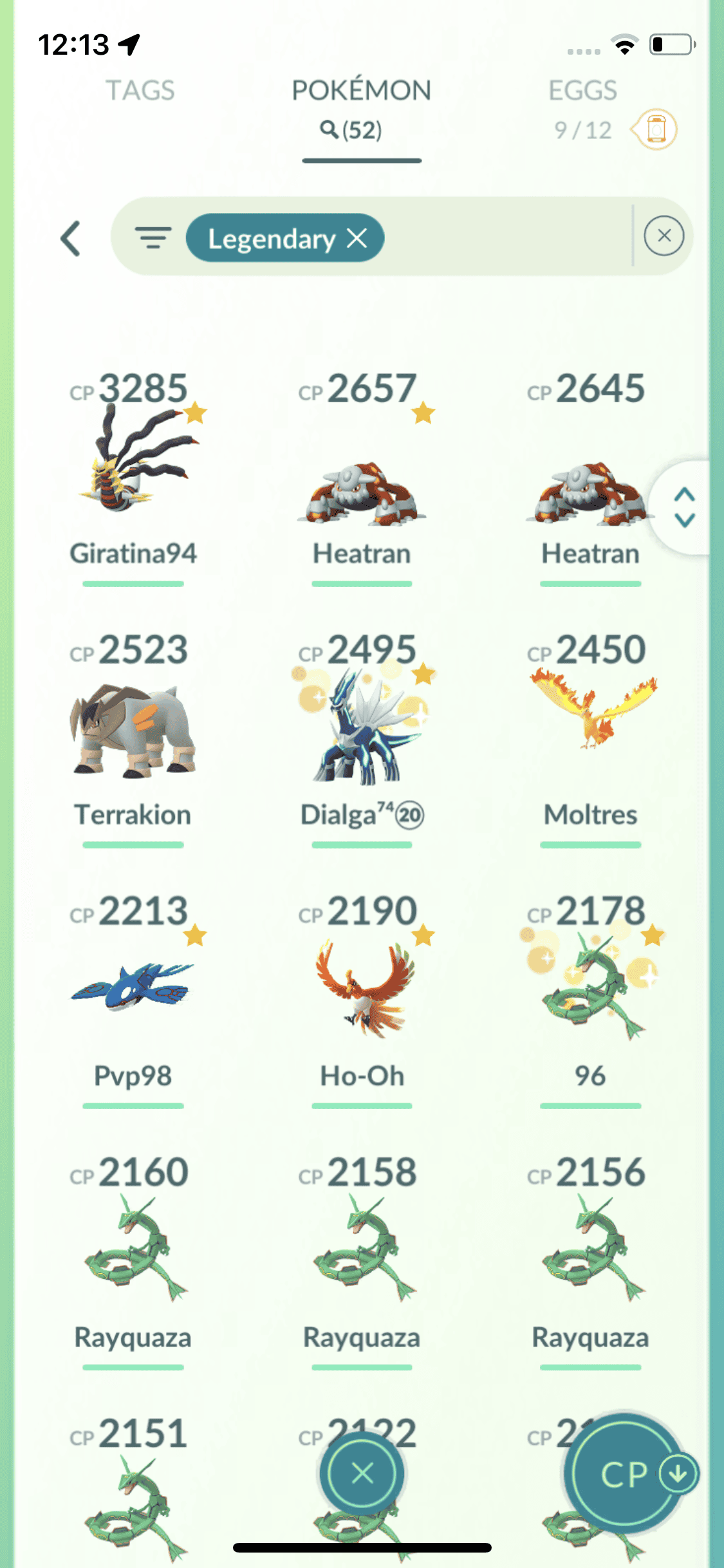
Task: Use the fast scroll up-down handle
Action: pyautogui.click(x=684, y=507)
